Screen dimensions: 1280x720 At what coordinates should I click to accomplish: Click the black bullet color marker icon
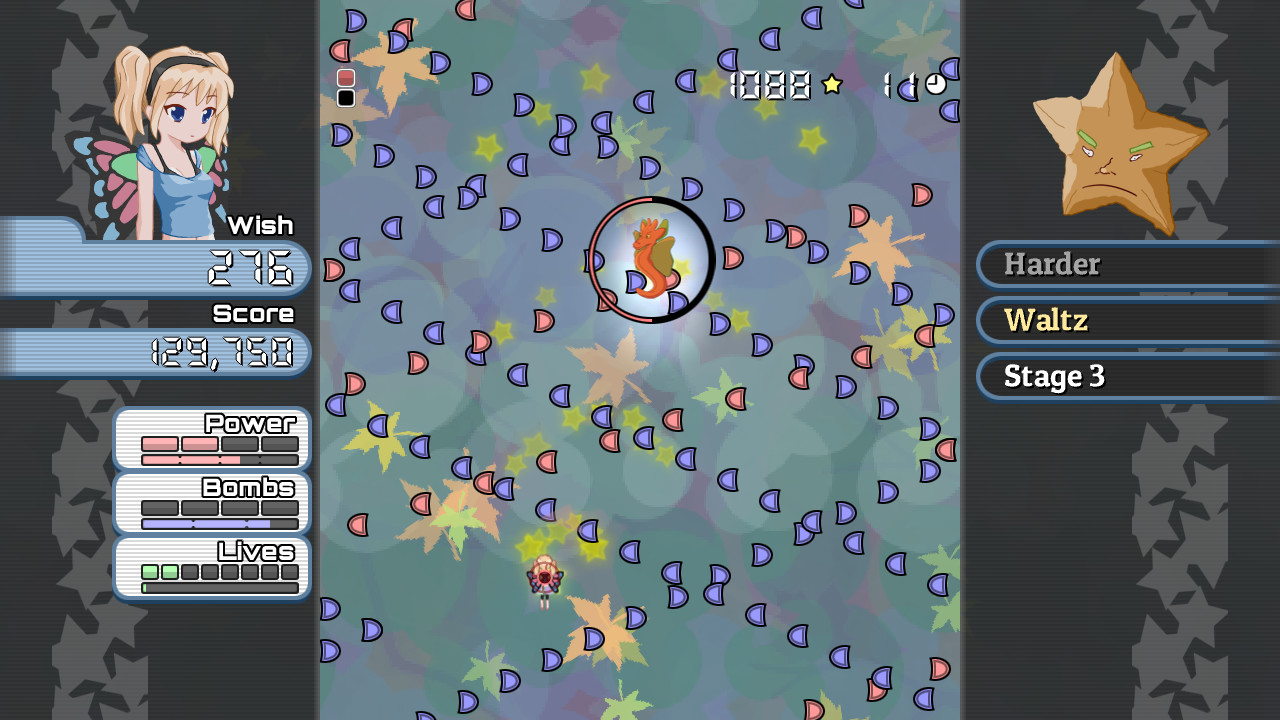coord(345,98)
